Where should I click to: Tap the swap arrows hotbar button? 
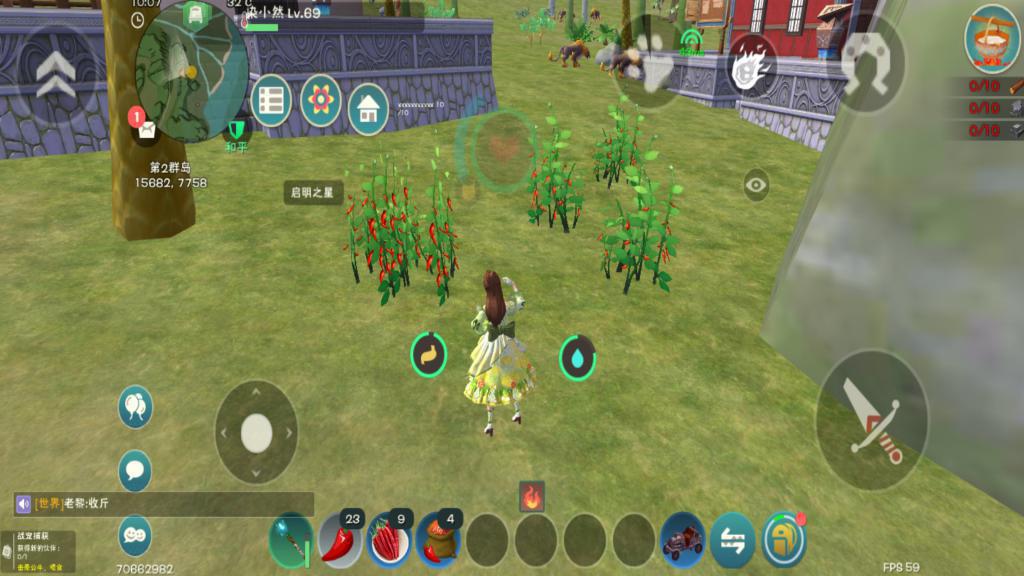(x=733, y=540)
